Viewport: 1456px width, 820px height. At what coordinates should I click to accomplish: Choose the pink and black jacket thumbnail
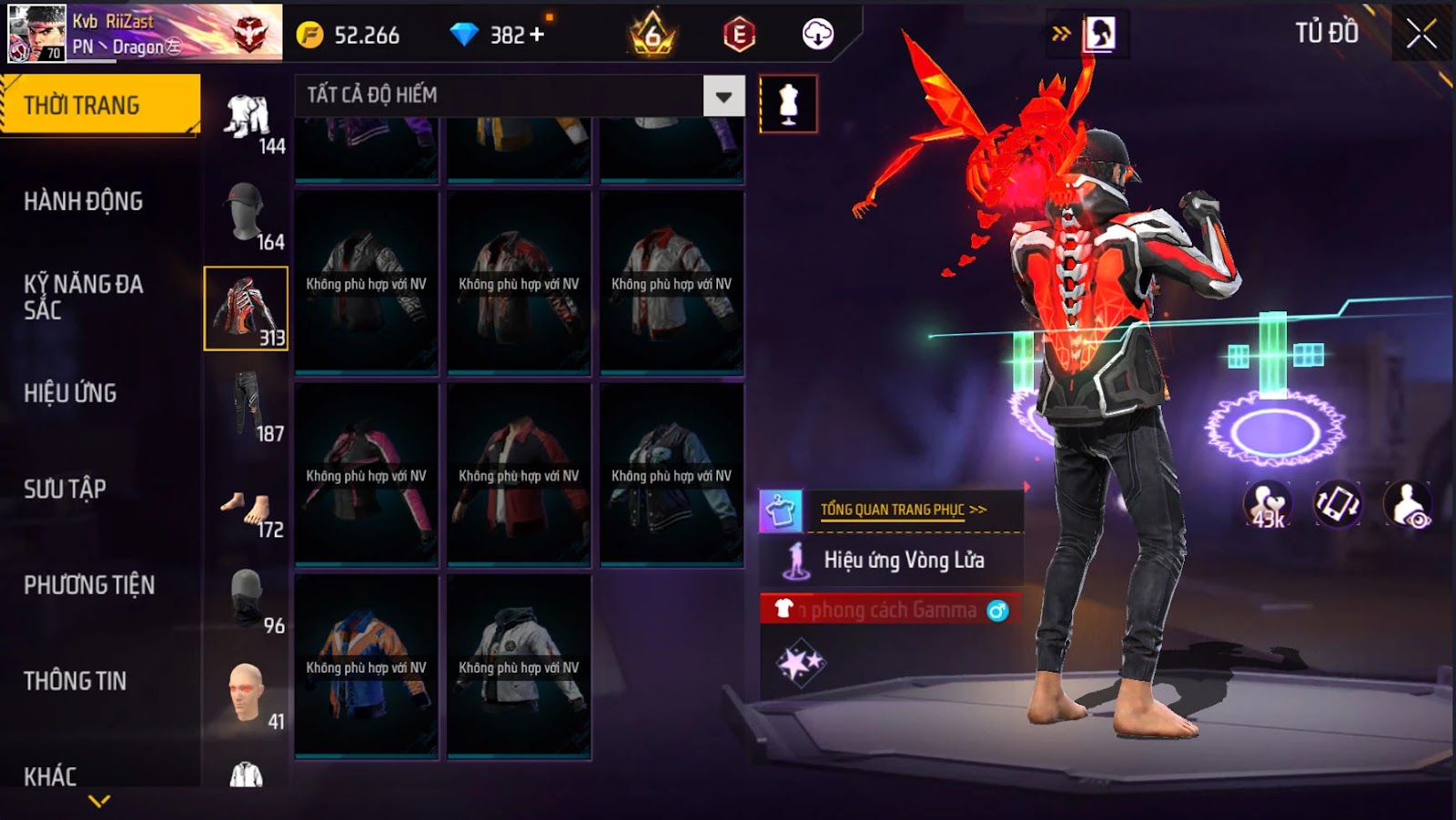[x=367, y=475]
